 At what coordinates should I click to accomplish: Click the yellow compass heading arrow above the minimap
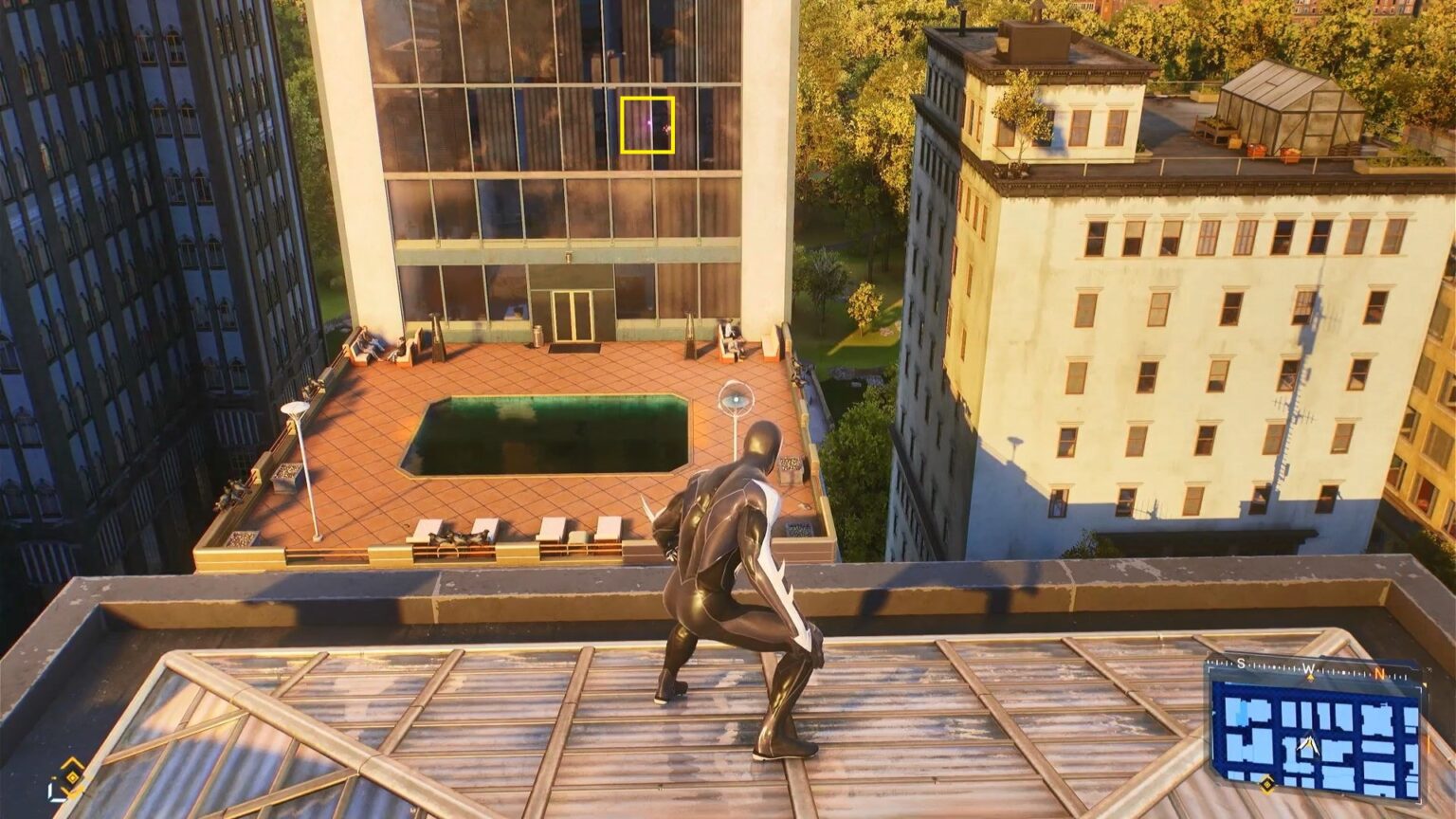pyautogui.click(x=1310, y=677)
